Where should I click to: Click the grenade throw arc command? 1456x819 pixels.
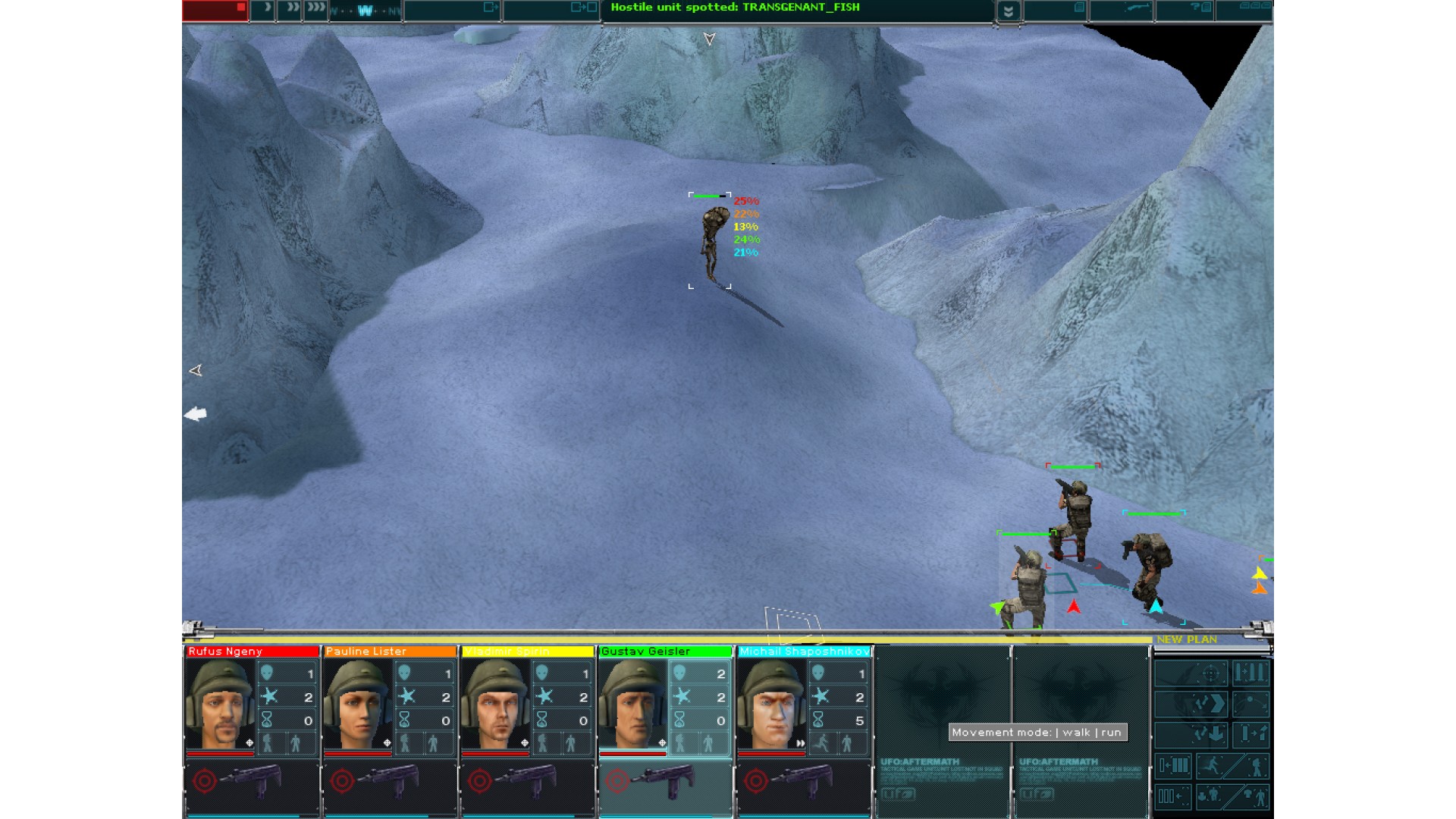pos(1251,704)
